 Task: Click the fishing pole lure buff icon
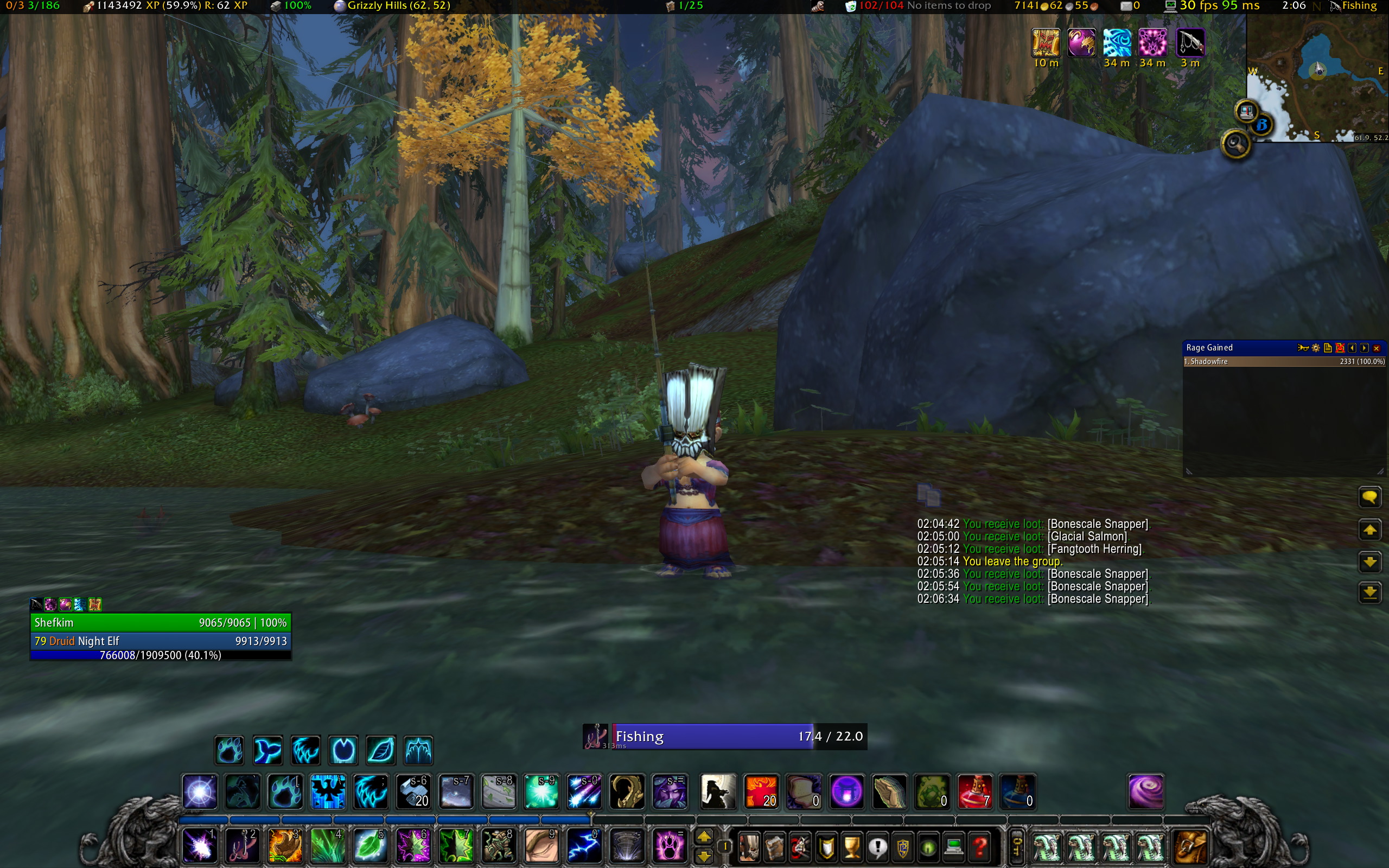tap(1190, 43)
